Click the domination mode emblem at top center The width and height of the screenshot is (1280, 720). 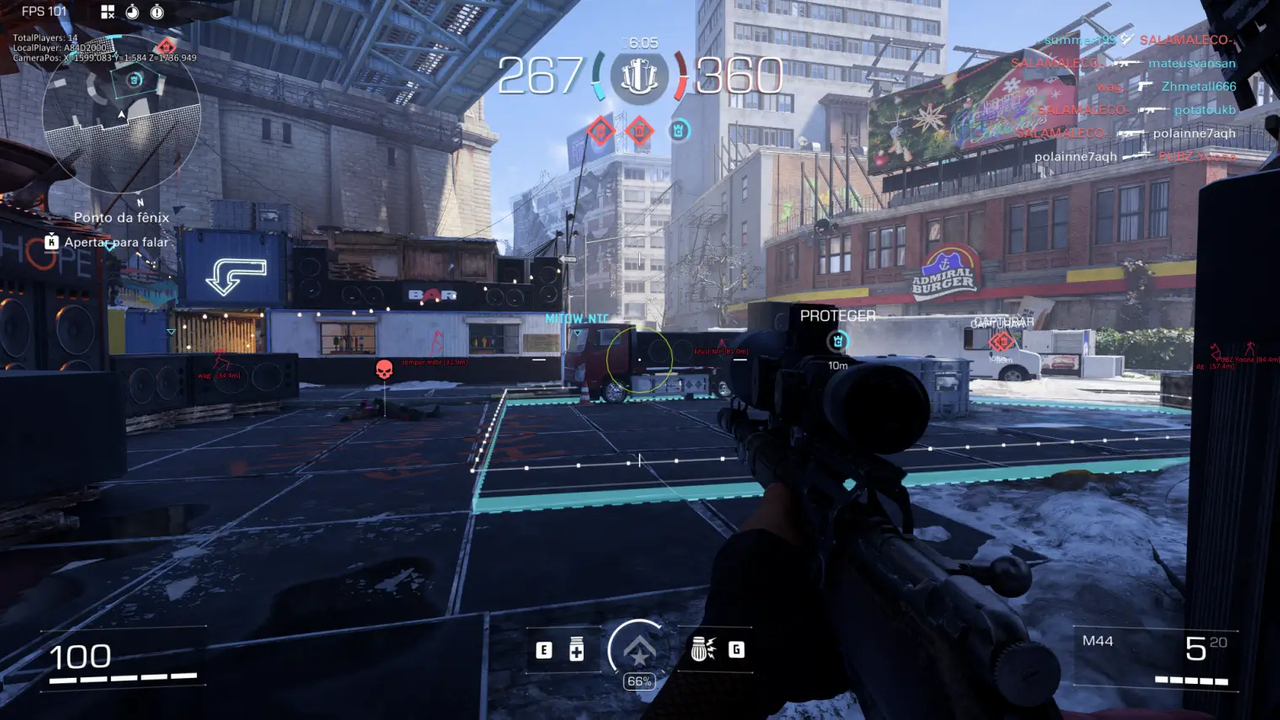[x=639, y=77]
